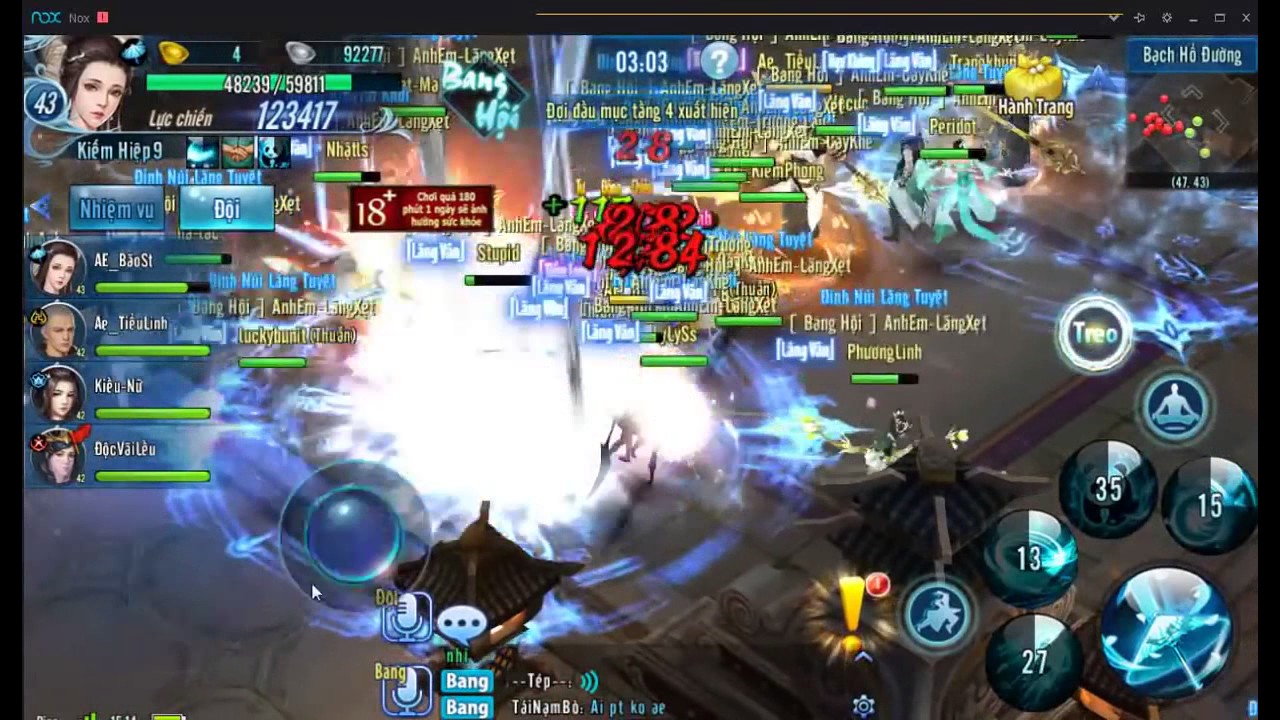Toggle the Treo auto-combat button

(x=1095, y=334)
